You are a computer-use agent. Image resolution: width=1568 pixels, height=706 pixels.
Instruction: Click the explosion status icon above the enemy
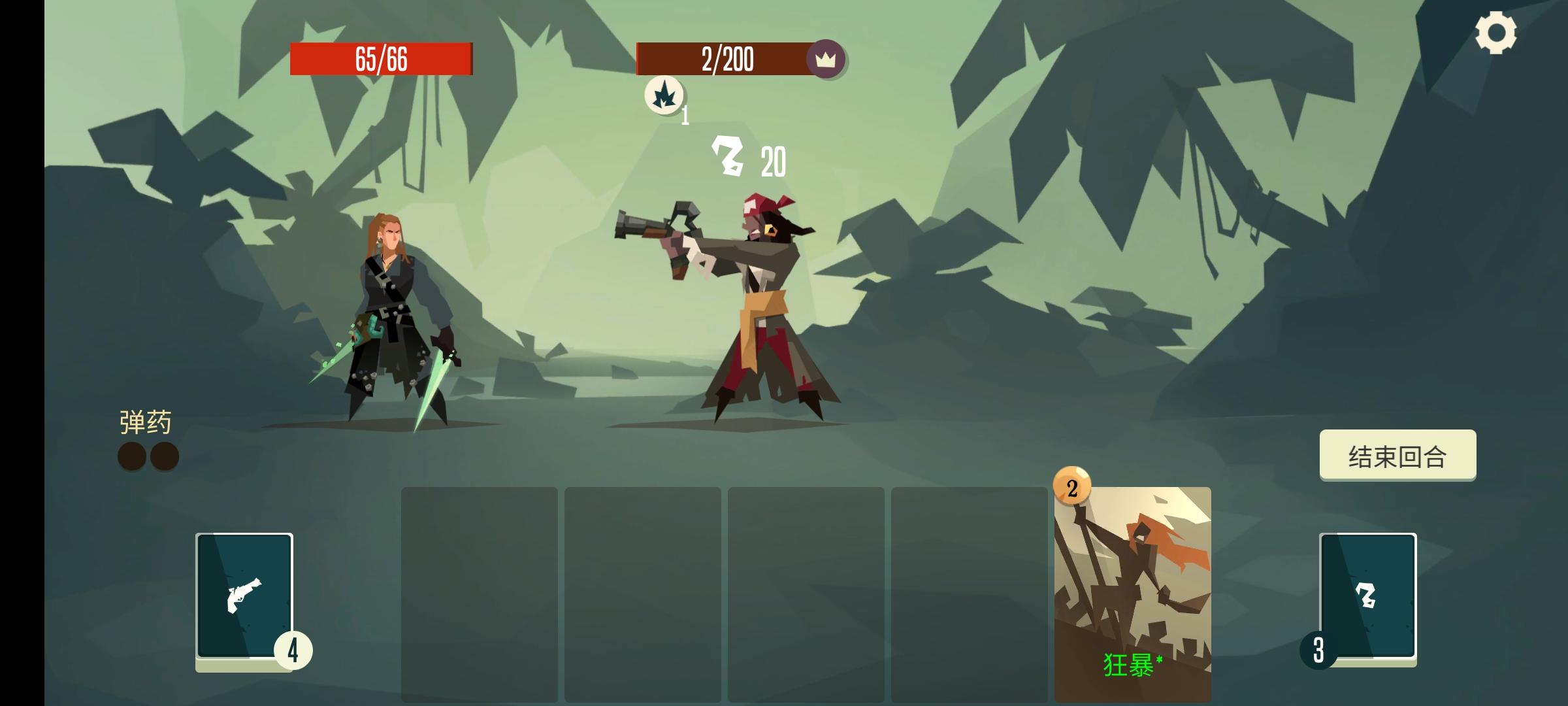pyautogui.click(x=664, y=93)
